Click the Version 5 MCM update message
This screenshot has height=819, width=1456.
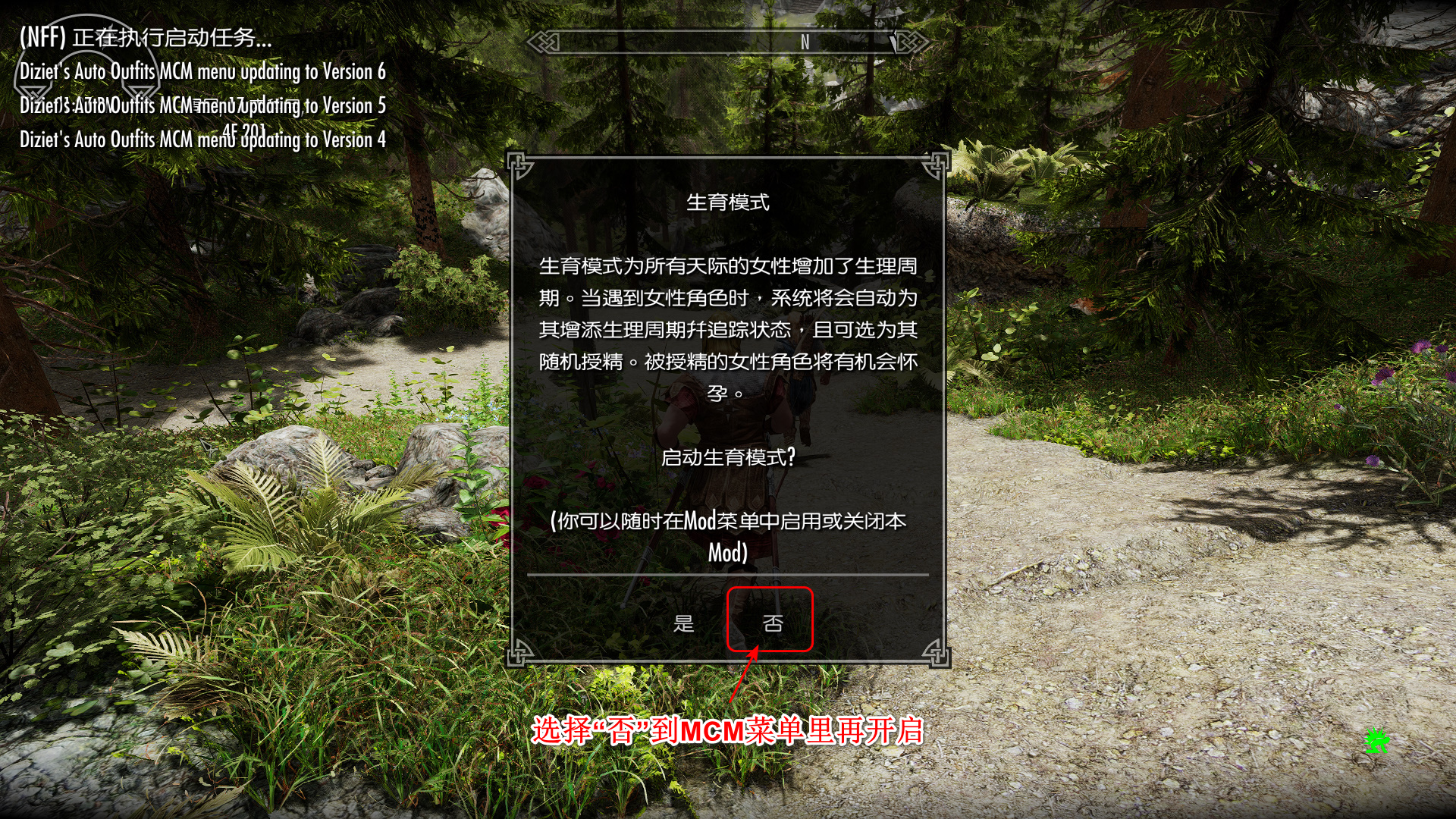click(202, 105)
